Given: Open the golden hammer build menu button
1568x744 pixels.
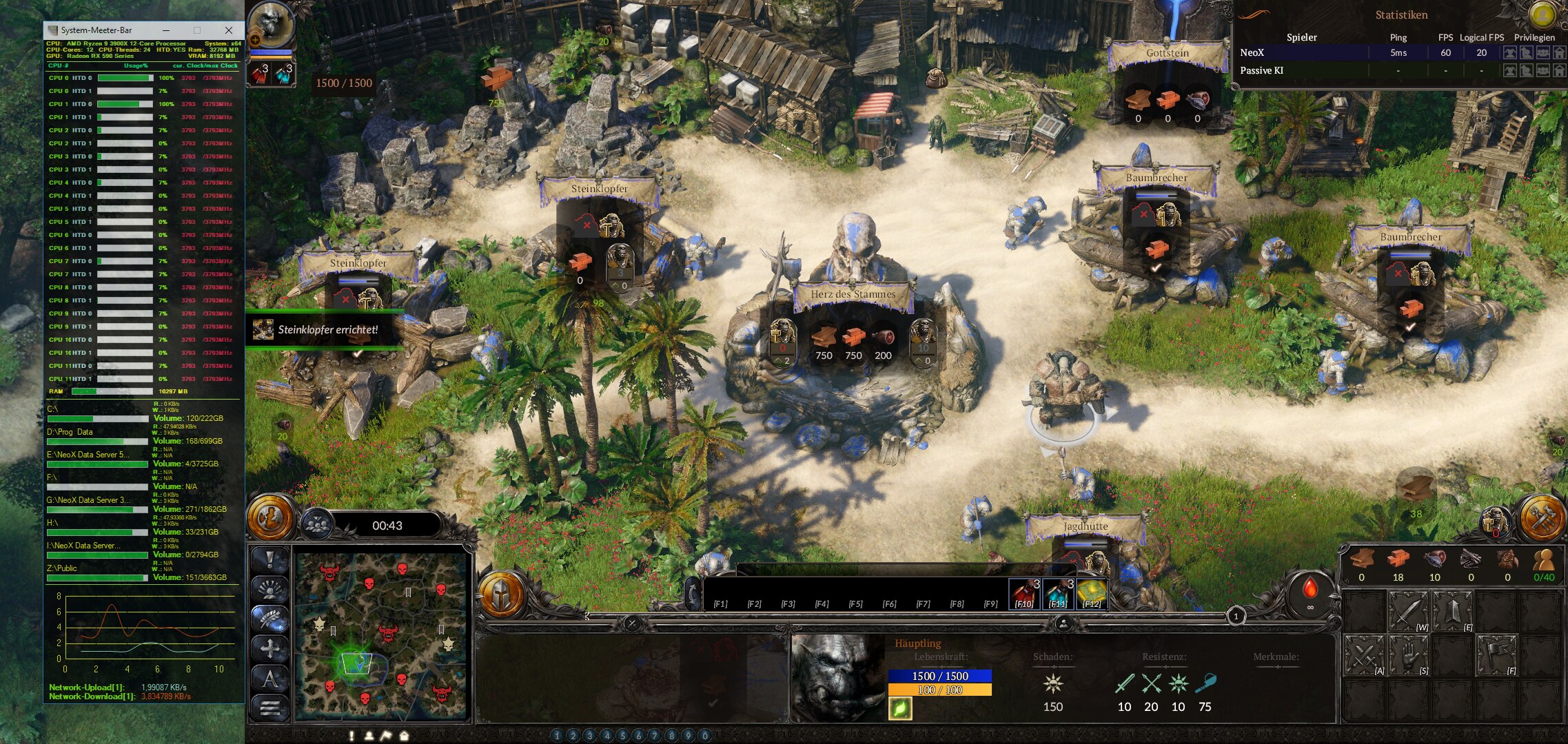Looking at the screenshot, I should point(1541,517).
